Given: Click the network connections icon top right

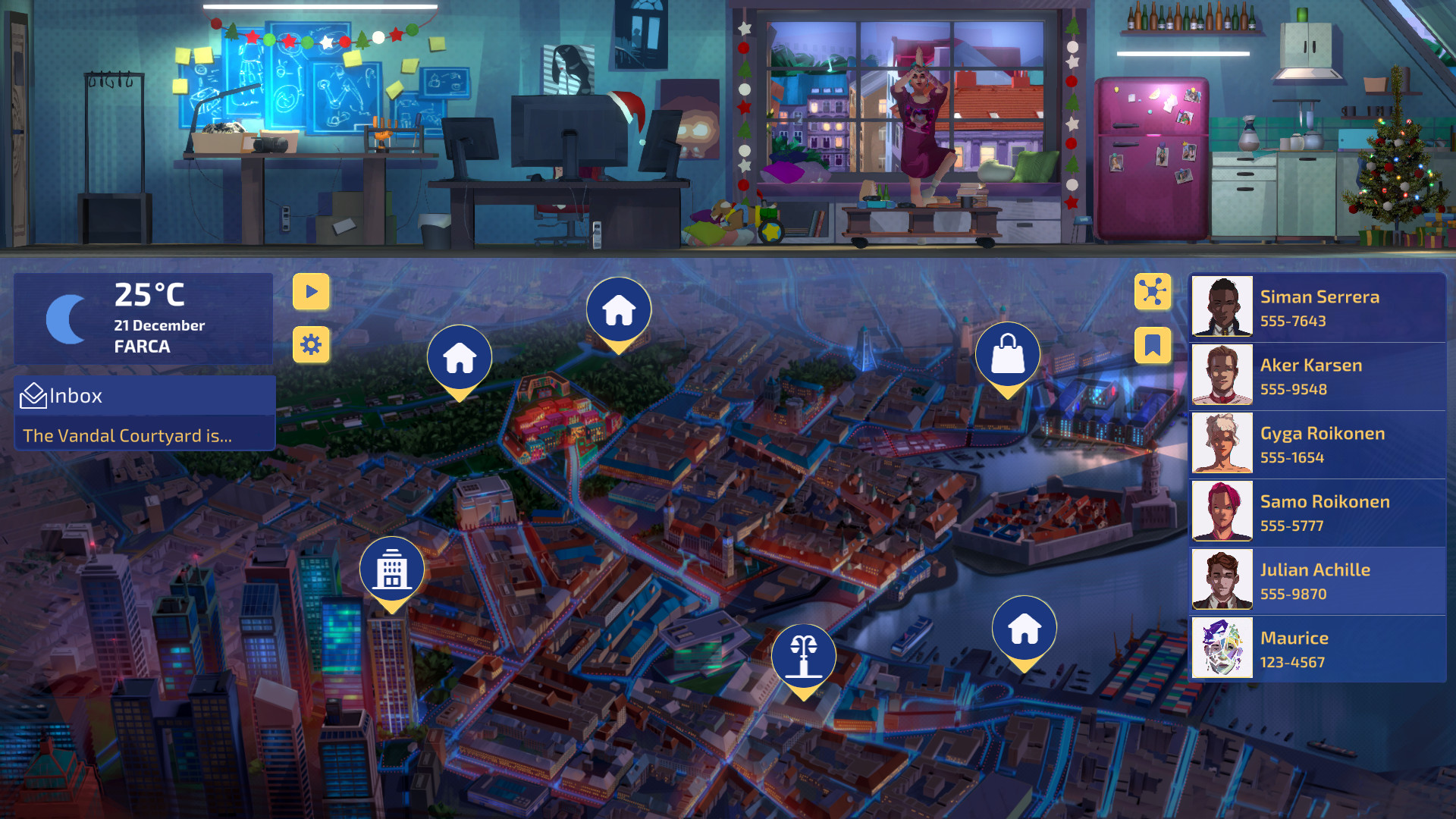Looking at the screenshot, I should (1152, 292).
